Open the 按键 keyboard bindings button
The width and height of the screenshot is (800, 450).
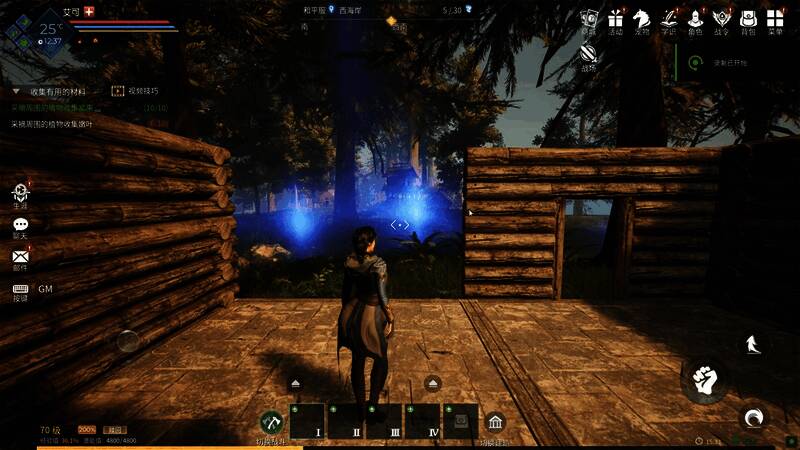[x=20, y=289]
